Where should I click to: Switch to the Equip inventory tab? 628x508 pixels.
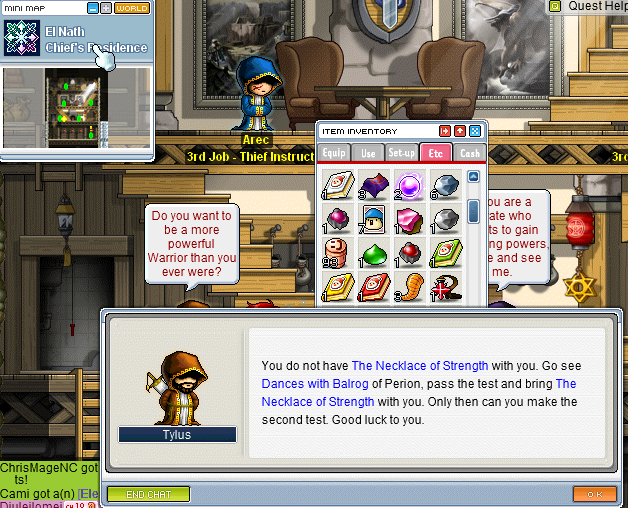pyautogui.click(x=333, y=153)
